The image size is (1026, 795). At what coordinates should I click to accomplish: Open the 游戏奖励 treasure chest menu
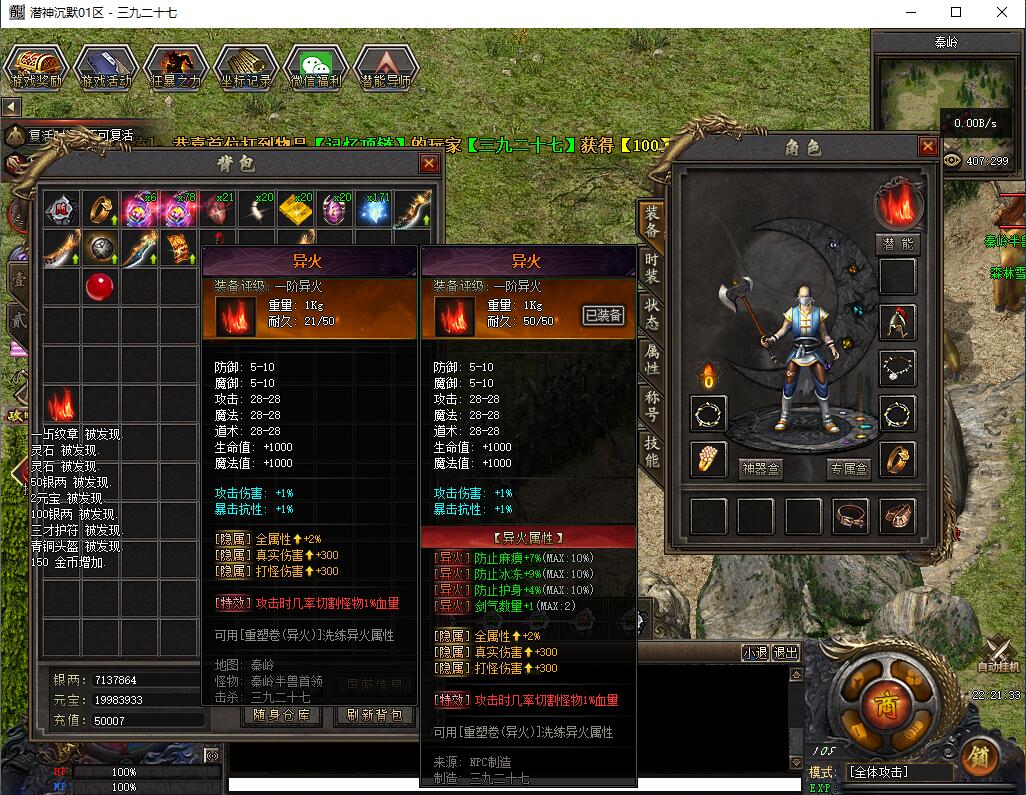[36, 67]
